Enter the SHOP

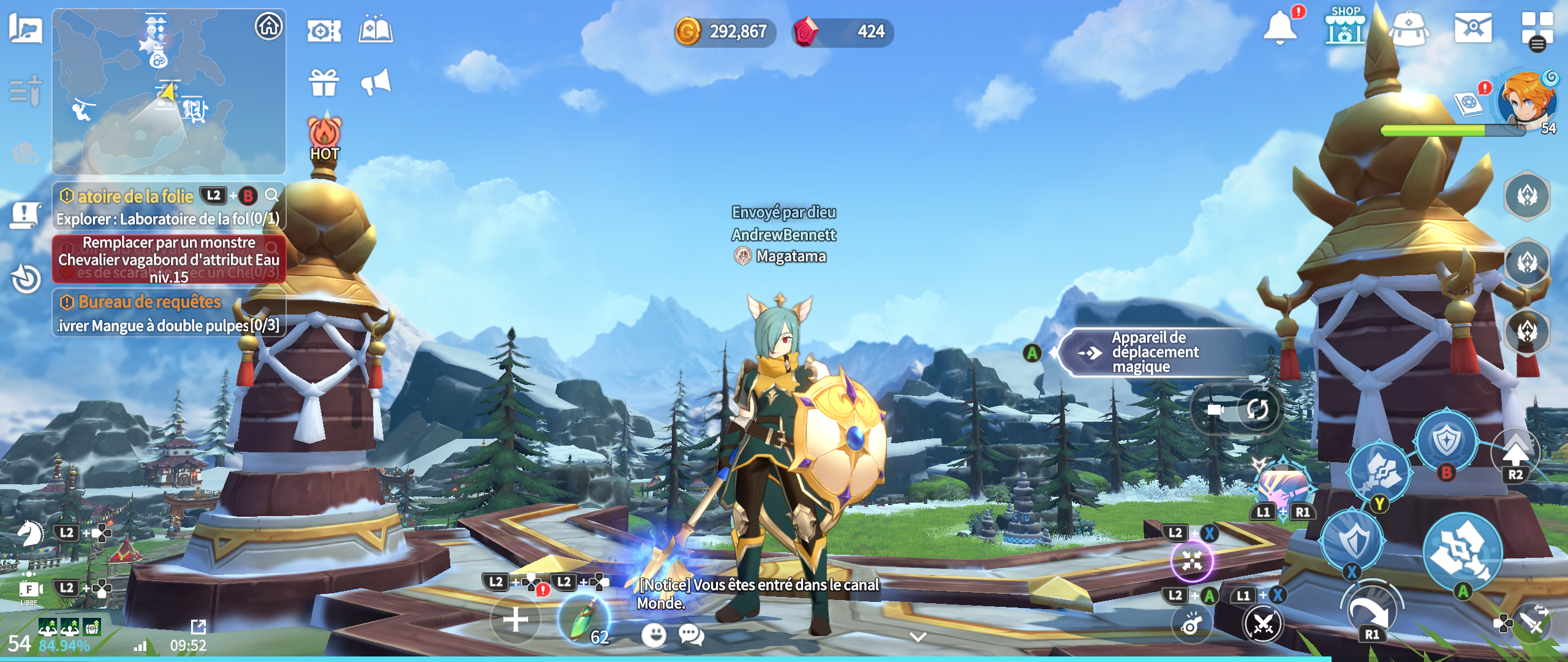pos(1344,28)
